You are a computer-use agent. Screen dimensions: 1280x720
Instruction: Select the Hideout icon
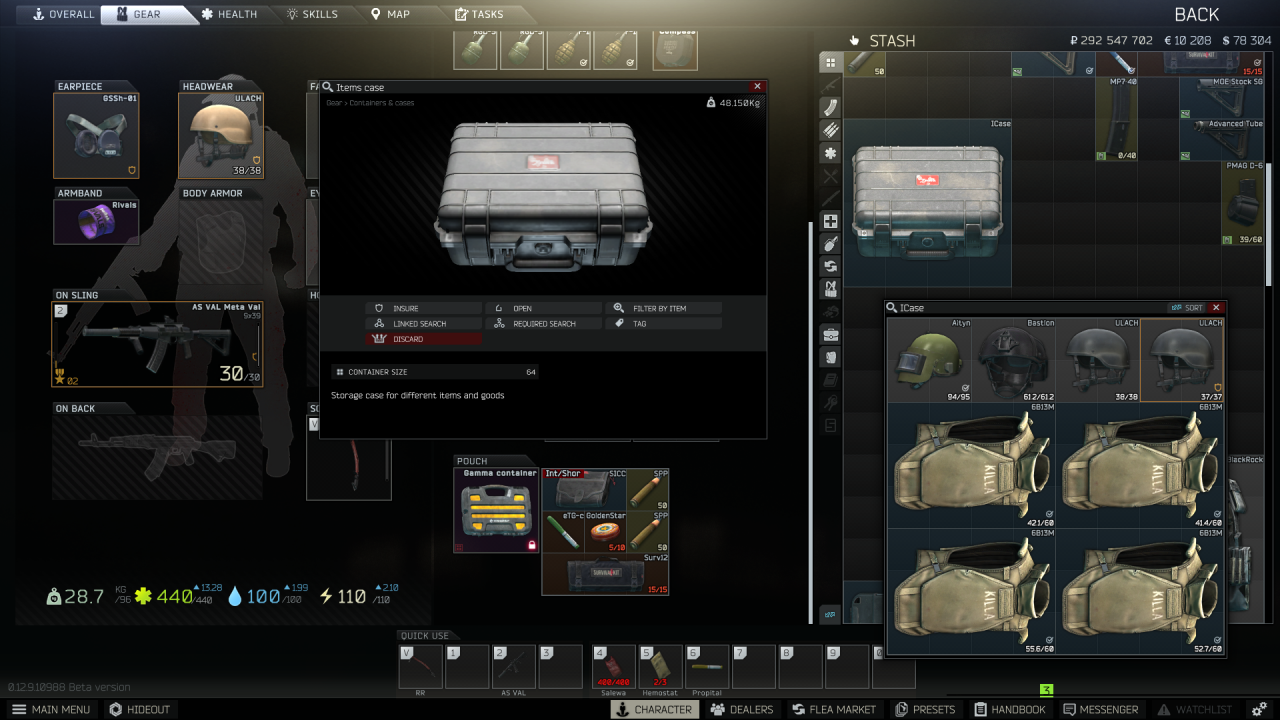(x=140, y=709)
